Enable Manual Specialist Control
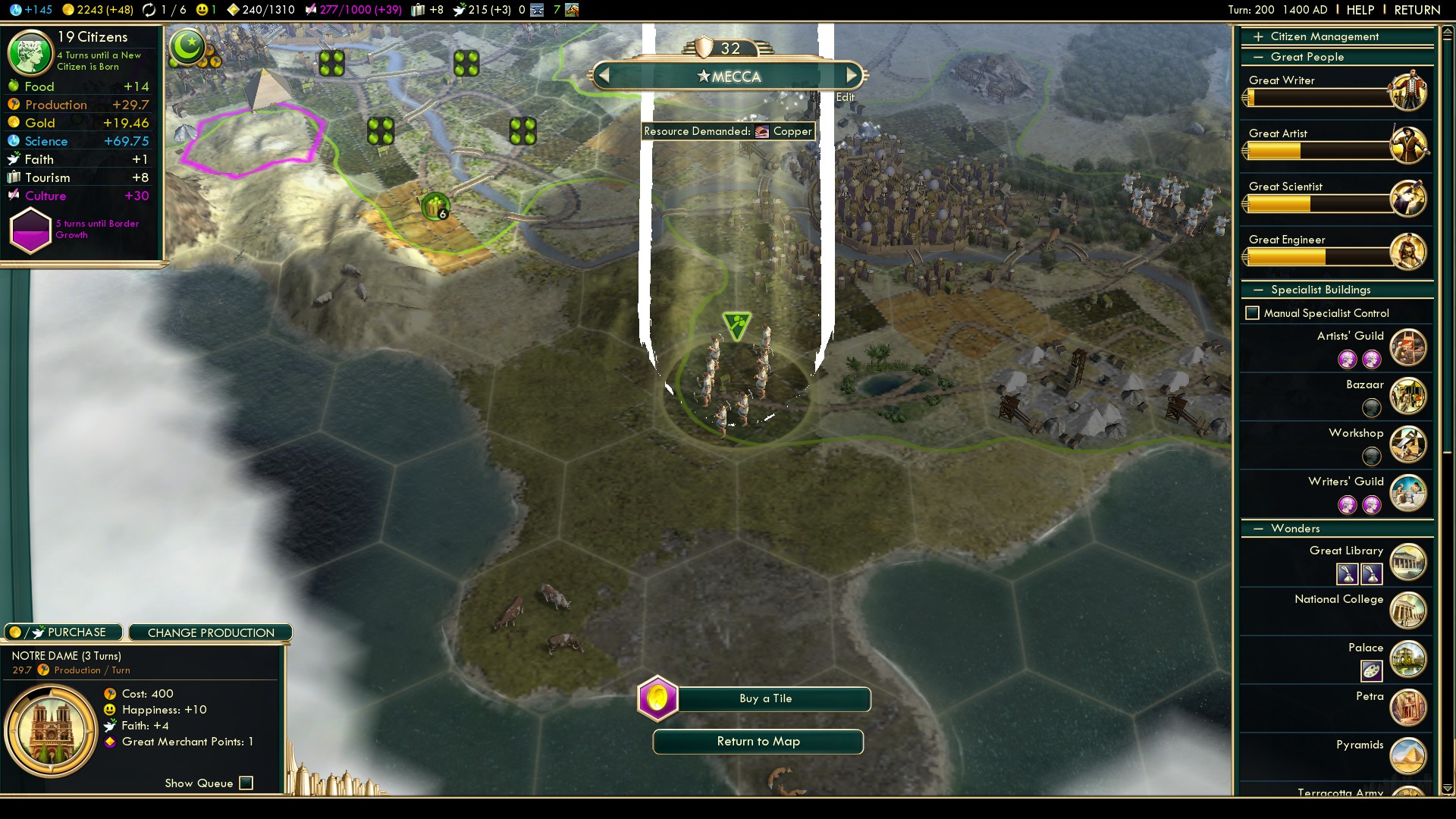The height and width of the screenshot is (819, 1456). [1253, 313]
